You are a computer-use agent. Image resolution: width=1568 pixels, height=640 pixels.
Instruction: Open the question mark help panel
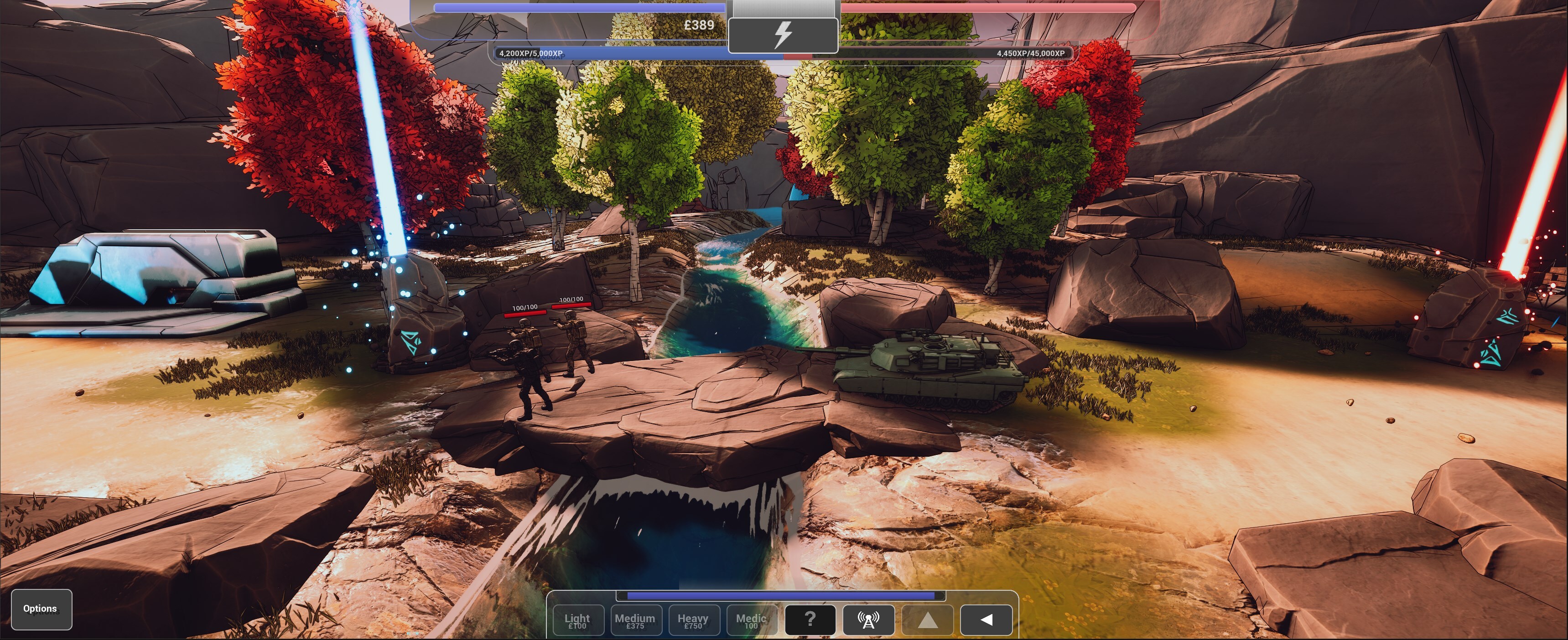click(x=810, y=619)
